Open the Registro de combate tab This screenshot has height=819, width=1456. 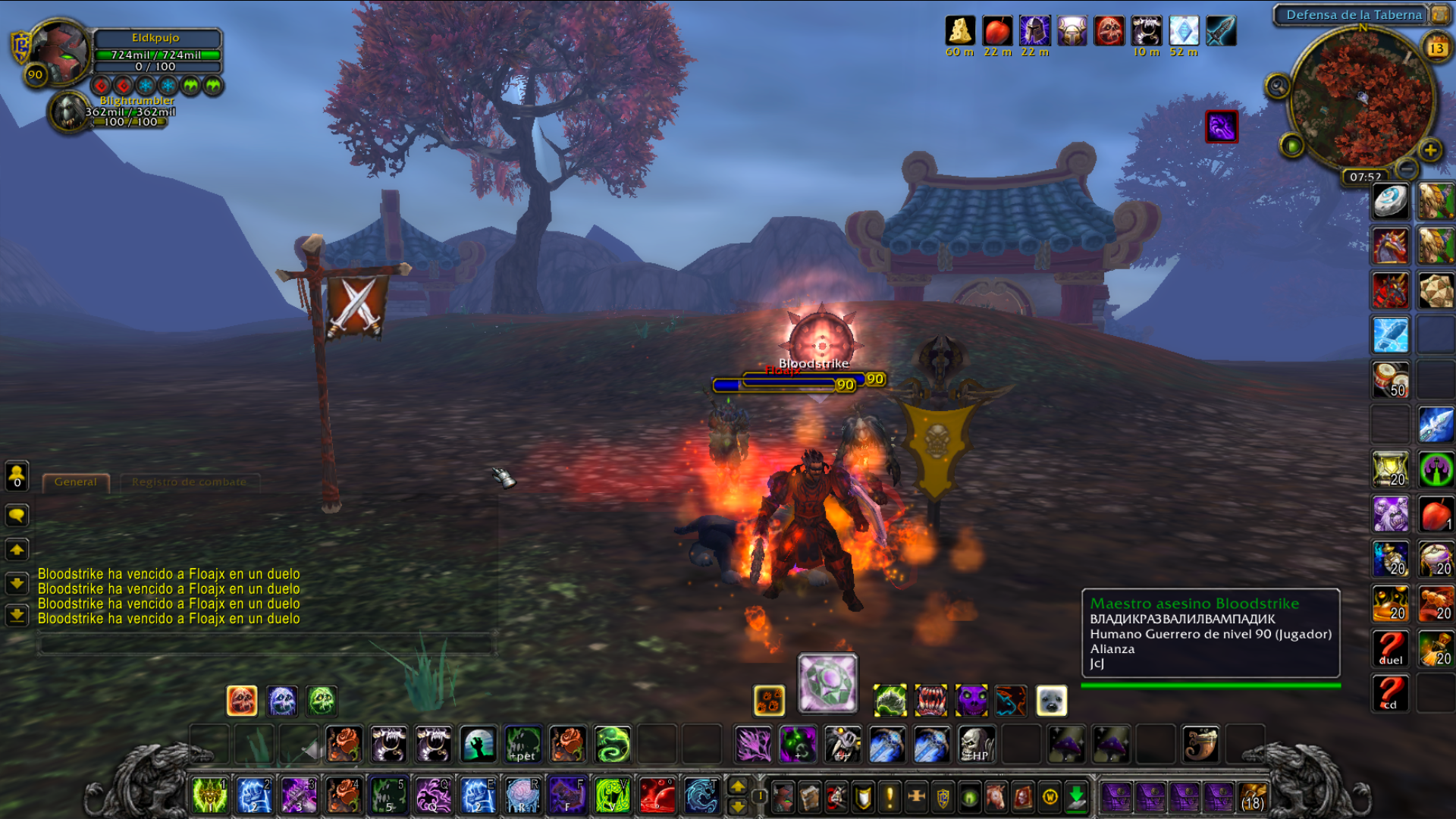[x=189, y=482]
